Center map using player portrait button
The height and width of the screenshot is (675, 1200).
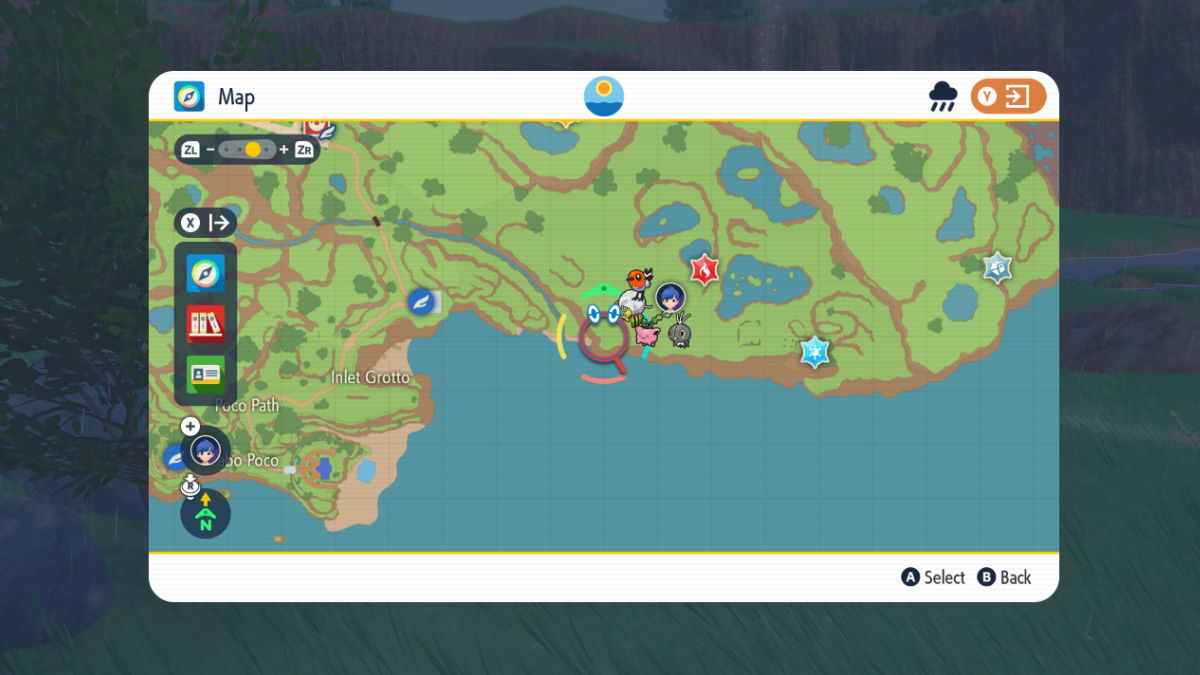pos(205,450)
